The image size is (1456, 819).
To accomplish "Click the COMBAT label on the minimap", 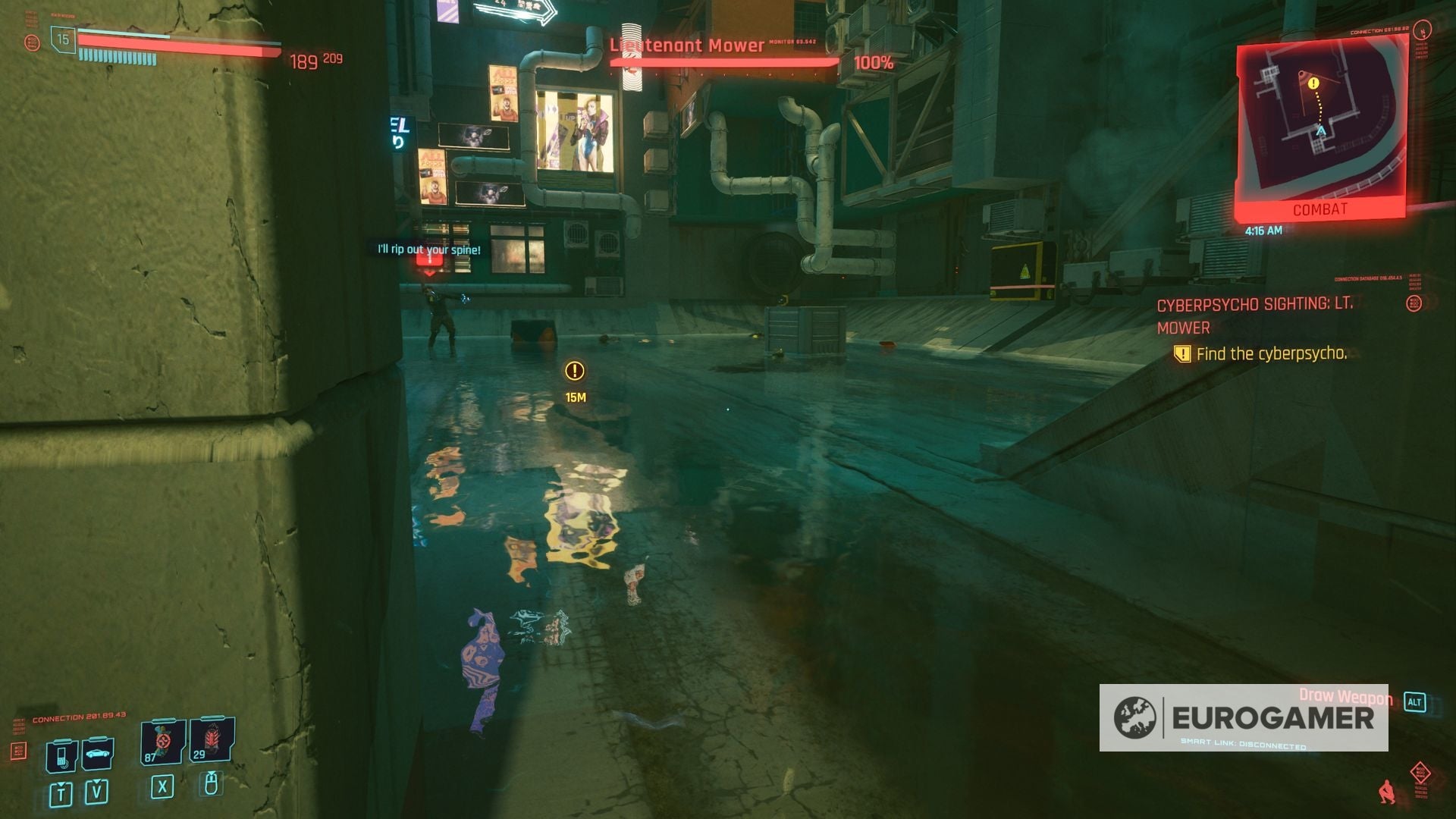I will pyautogui.click(x=1321, y=209).
